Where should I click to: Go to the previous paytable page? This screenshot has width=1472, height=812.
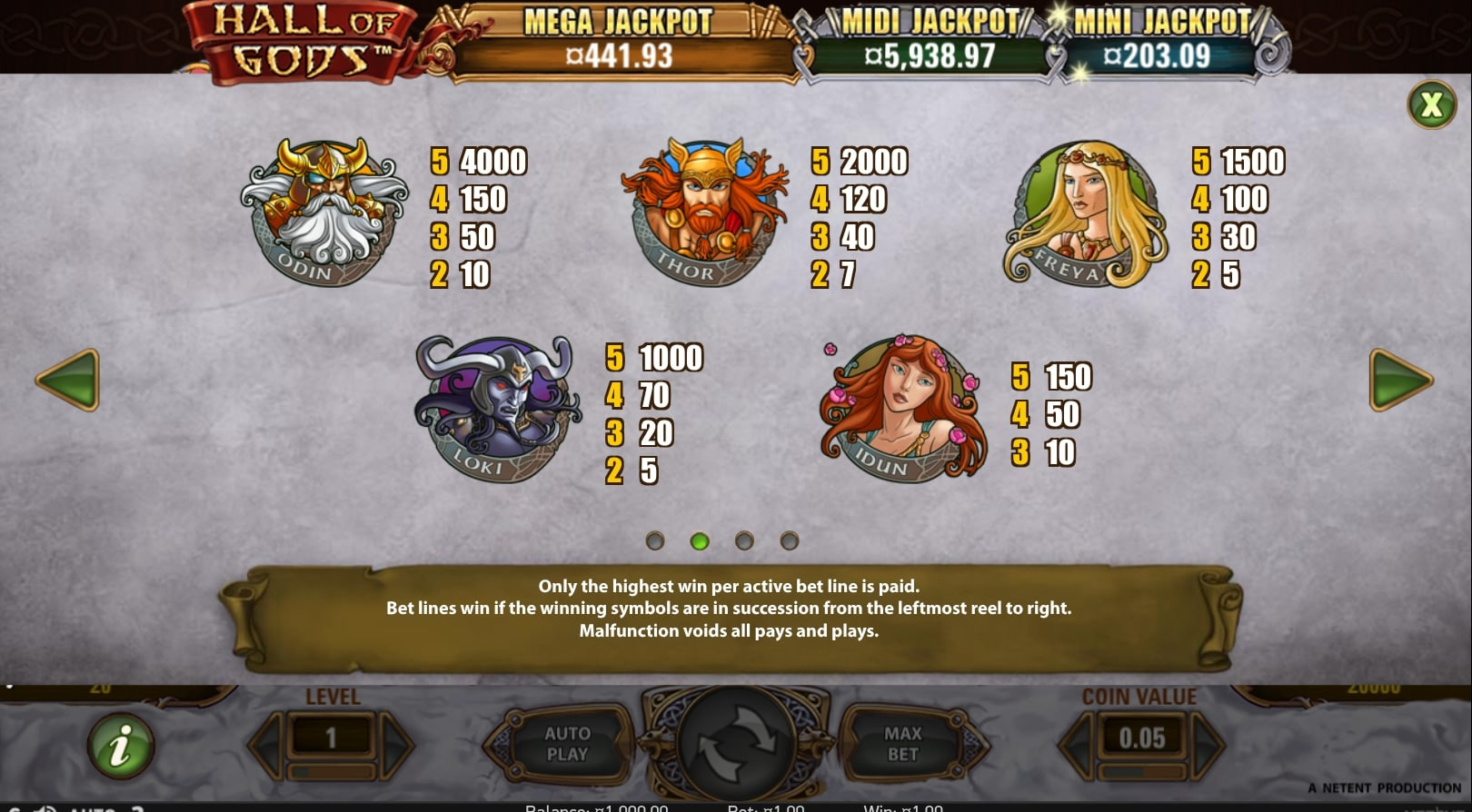(68, 380)
